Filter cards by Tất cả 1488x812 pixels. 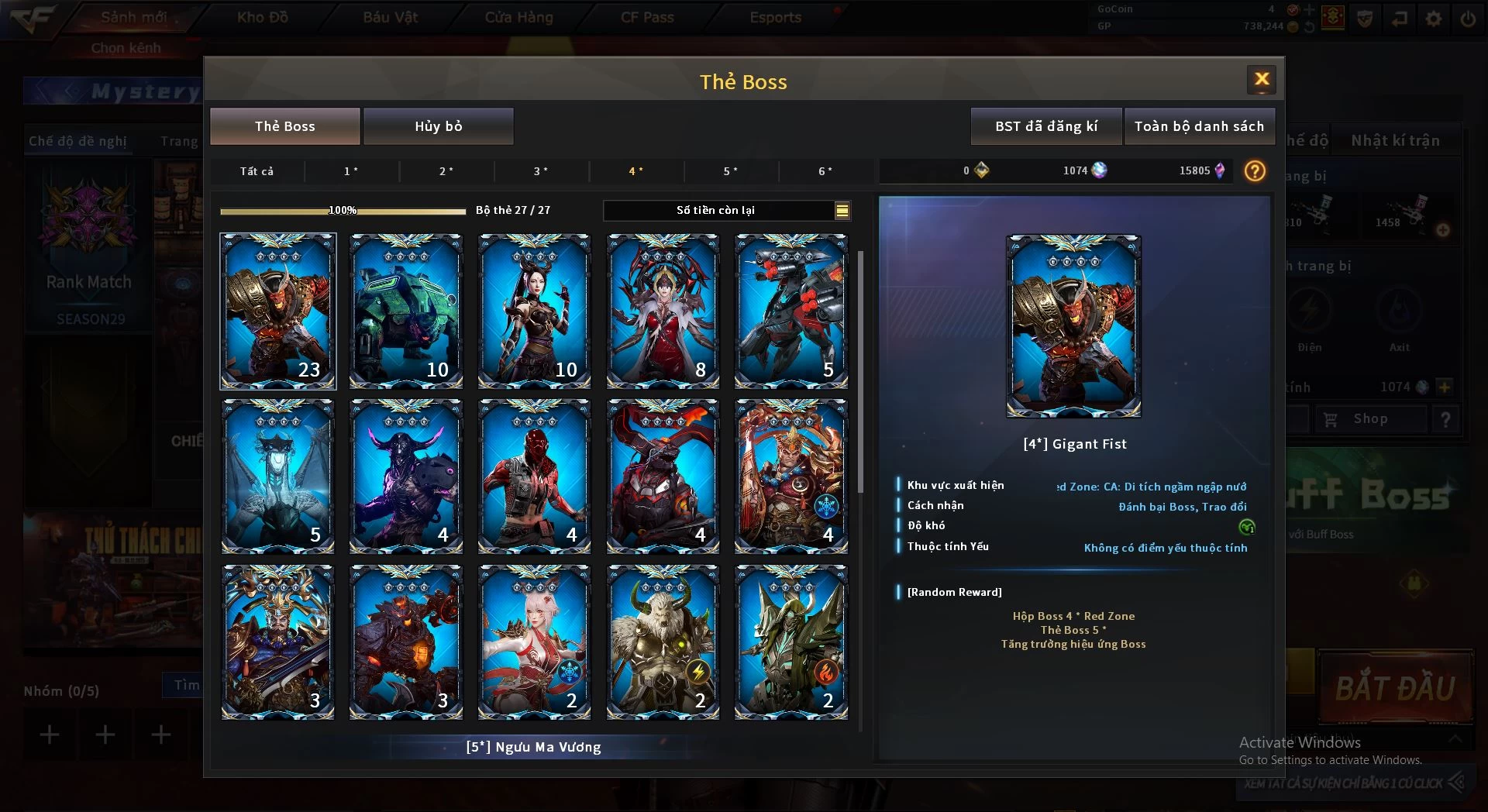tap(257, 171)
